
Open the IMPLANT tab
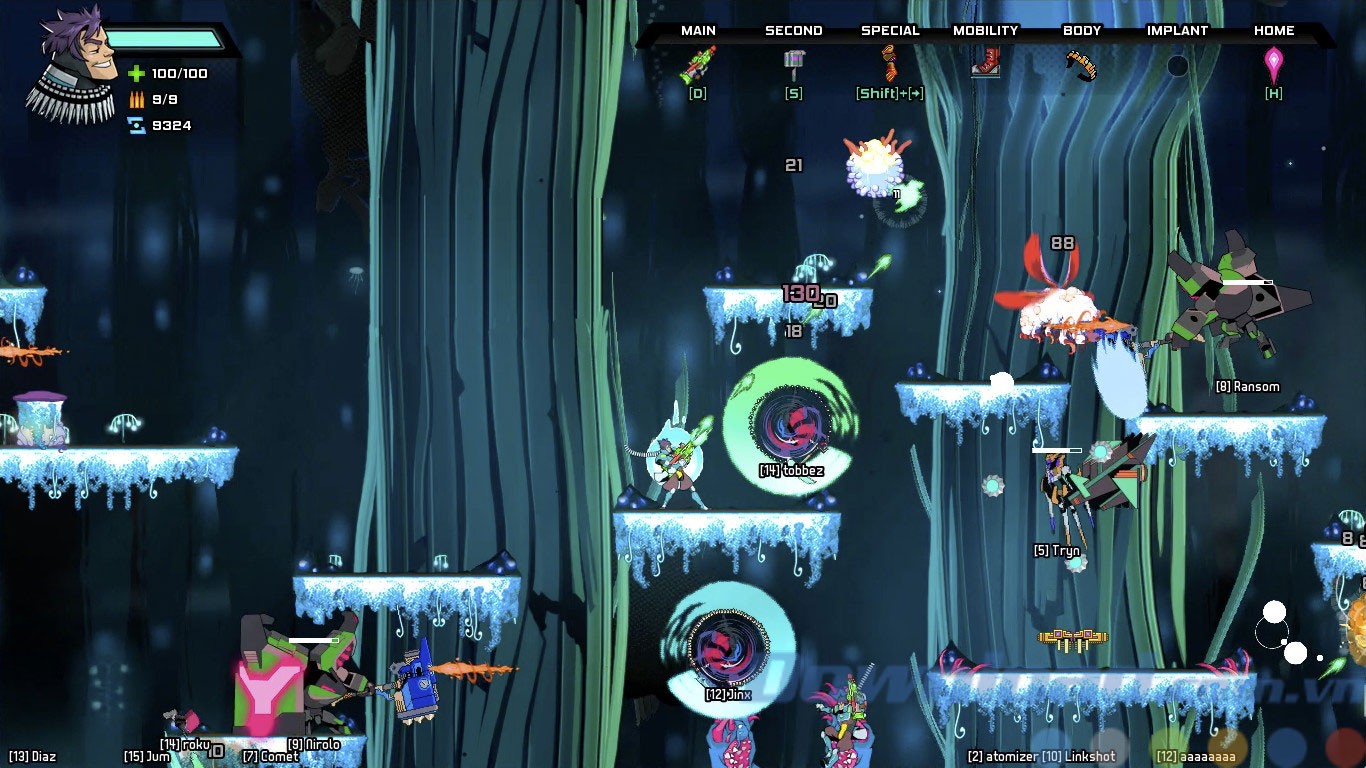pyautogui.click(x=1178, y=30)
